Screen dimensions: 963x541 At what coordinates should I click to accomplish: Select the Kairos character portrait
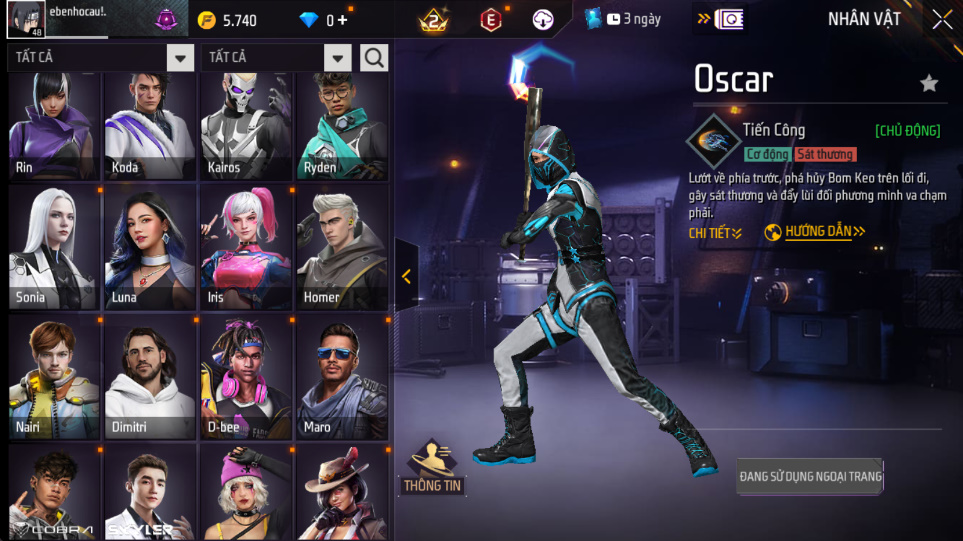coord(245,125)
